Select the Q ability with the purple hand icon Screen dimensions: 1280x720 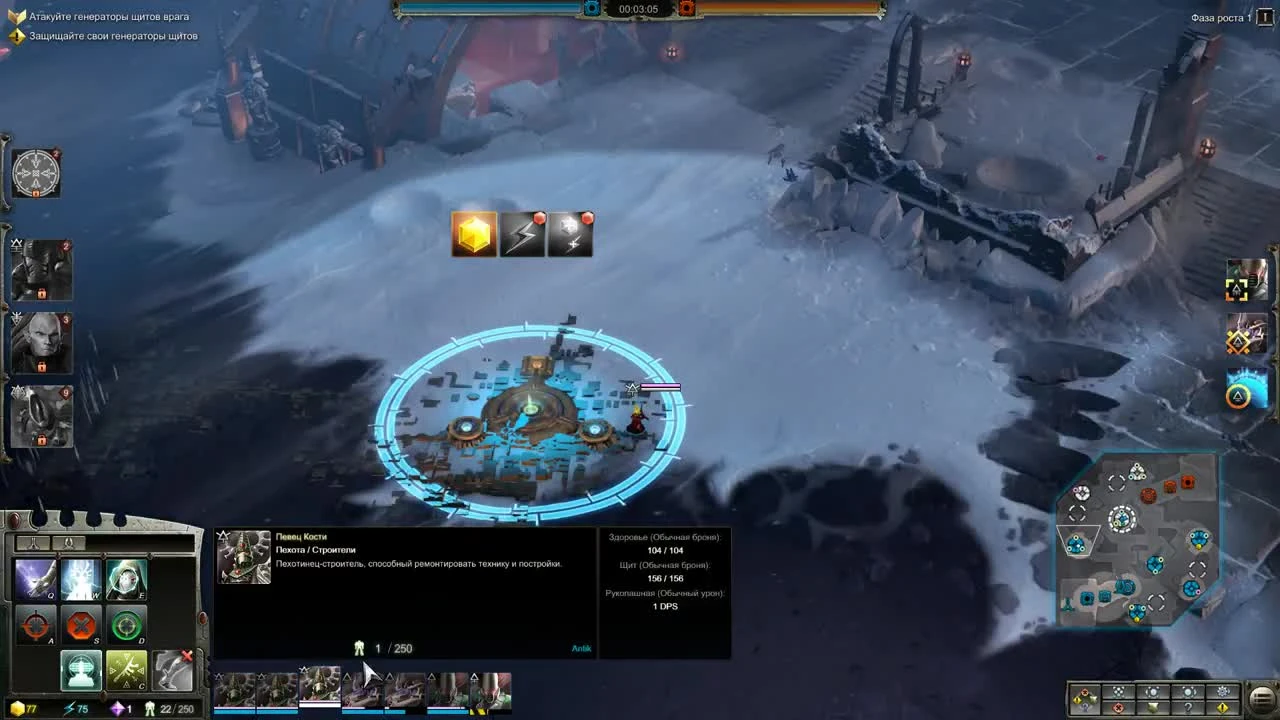35,580
